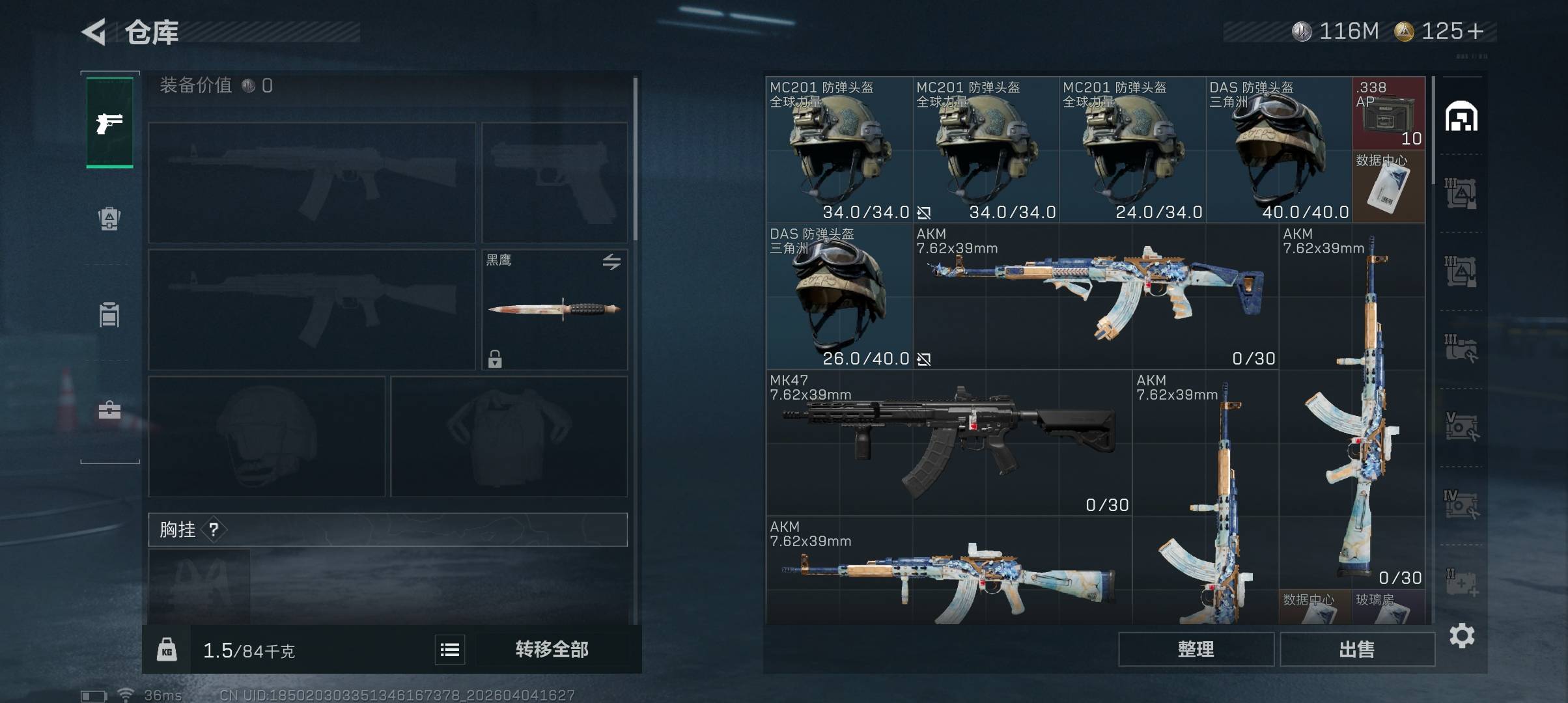Click the home stash icon in the right sidebar
This screenshot has height=703, width=1568.
pyautogui.click(x=1461, y=117)
